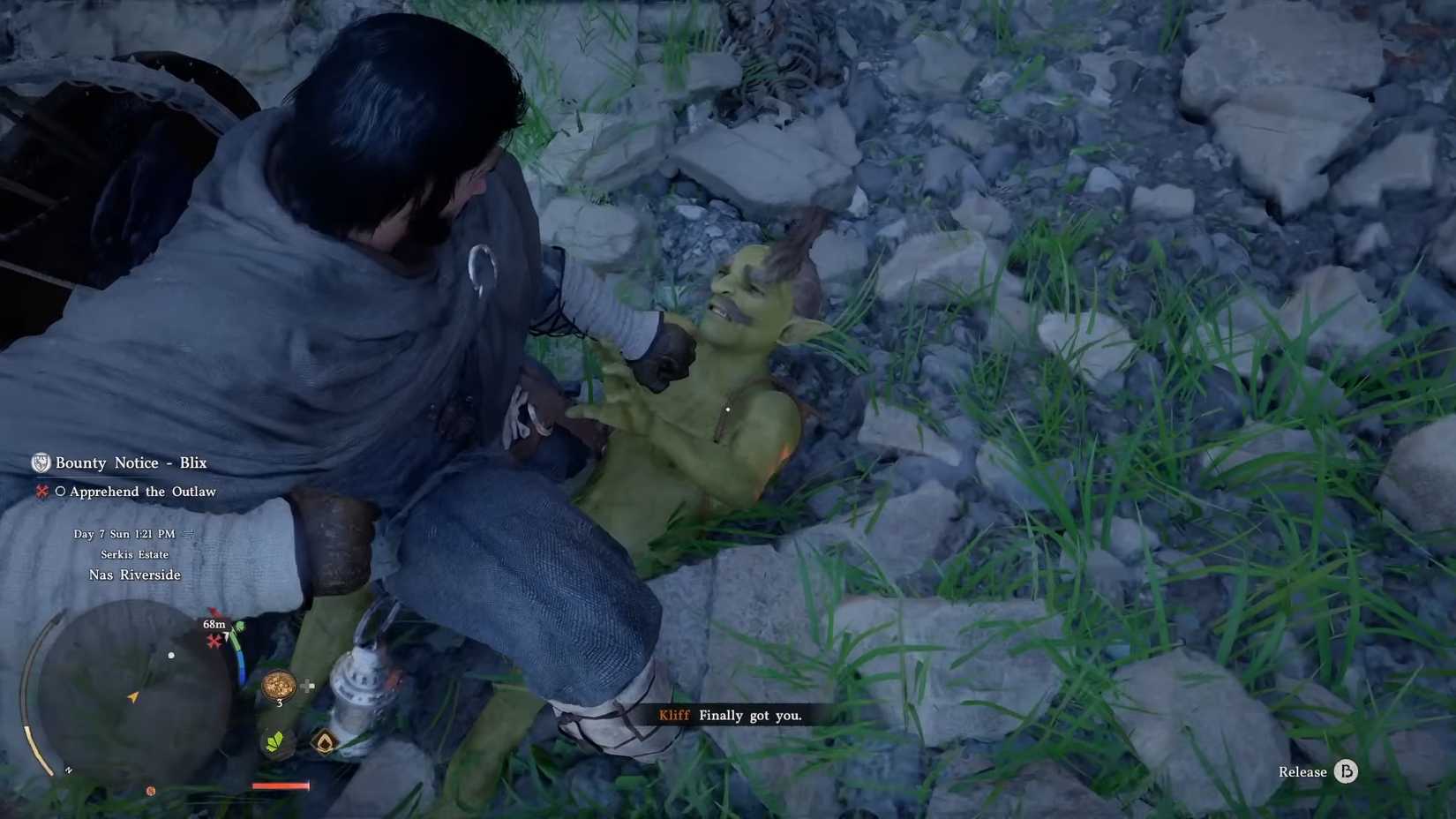1456x819 pixels.
Task: Activate the orange flame diamond icon
Action: click(x=324, y=742)
